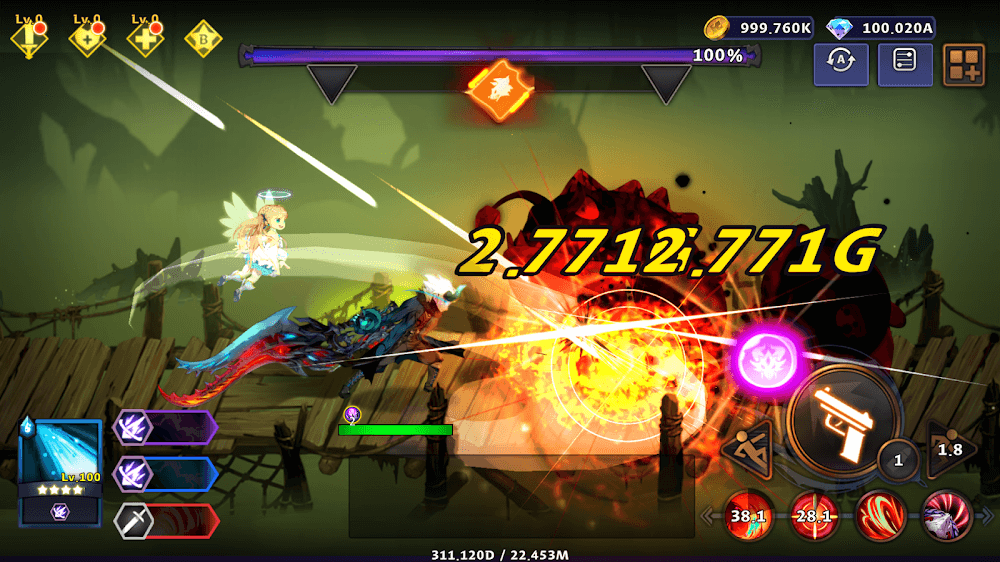The image size is (1000, 562).
Task: Select the shield plus upgrade diamond
Action: pos(87,38)
